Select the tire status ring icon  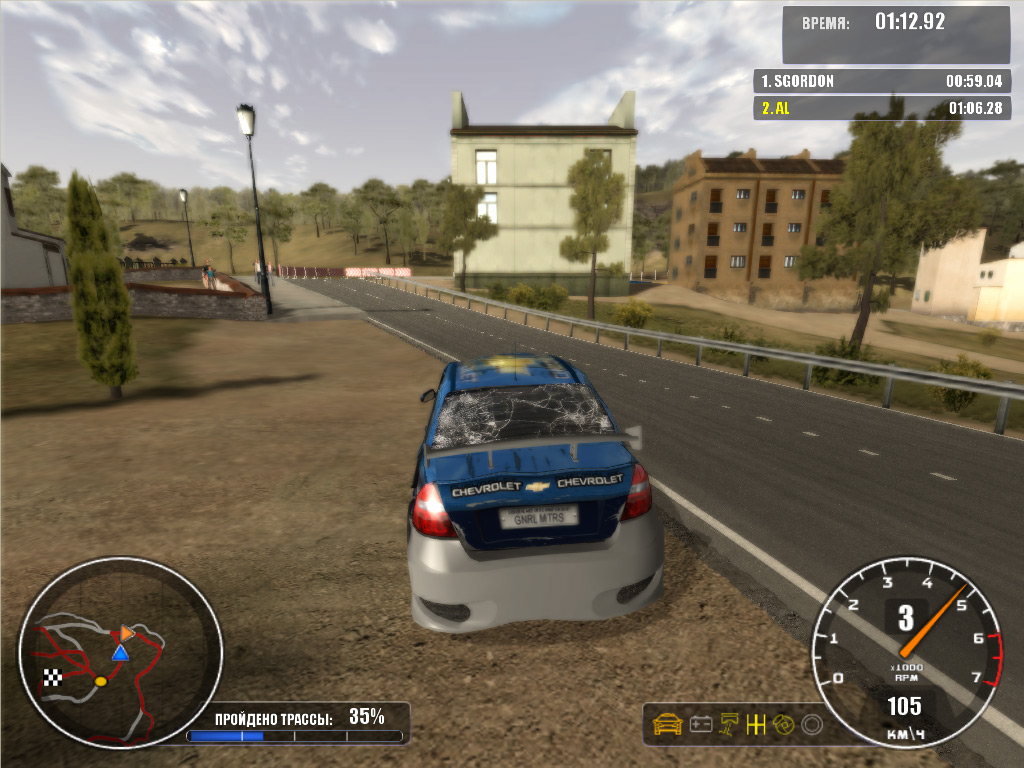point(812,723)
